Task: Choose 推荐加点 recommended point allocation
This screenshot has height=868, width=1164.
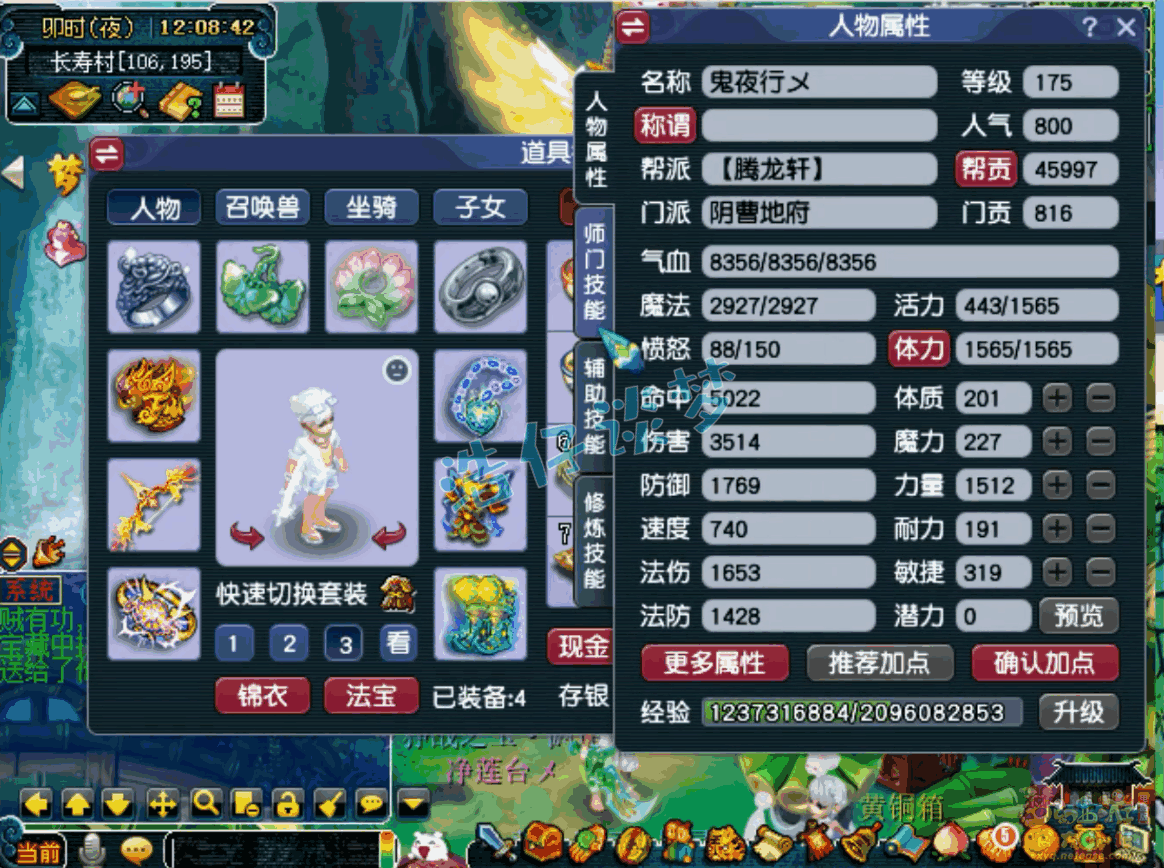Action: [x=879, y=662]
